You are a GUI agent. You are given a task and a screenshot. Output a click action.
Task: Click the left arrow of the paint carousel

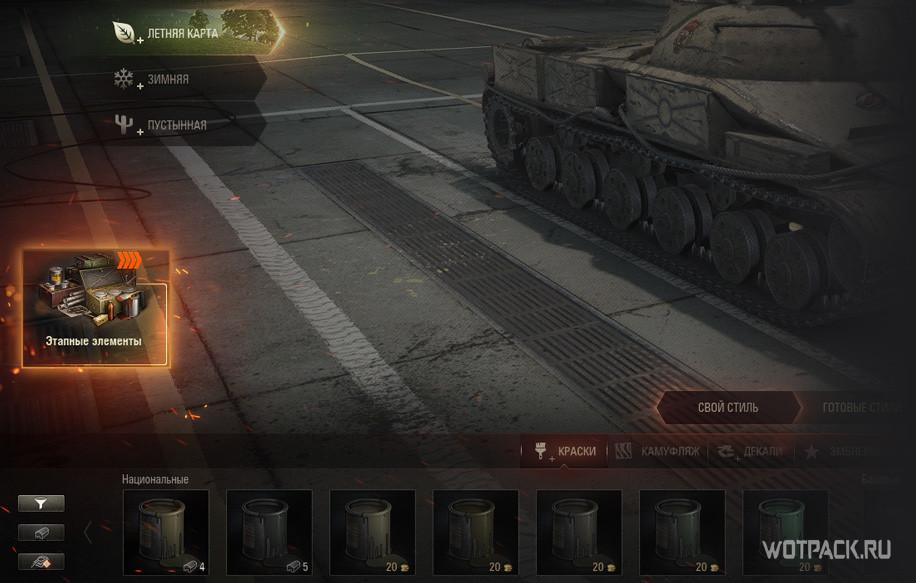(x=88, y=532)
